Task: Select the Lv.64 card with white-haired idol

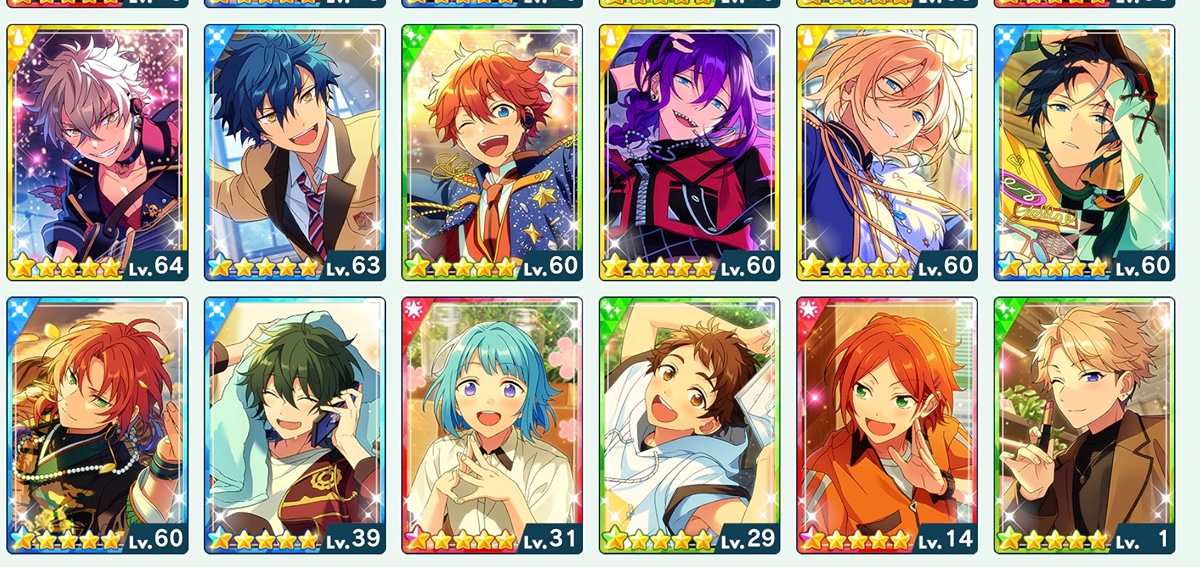Action: [x=98, y=152]
